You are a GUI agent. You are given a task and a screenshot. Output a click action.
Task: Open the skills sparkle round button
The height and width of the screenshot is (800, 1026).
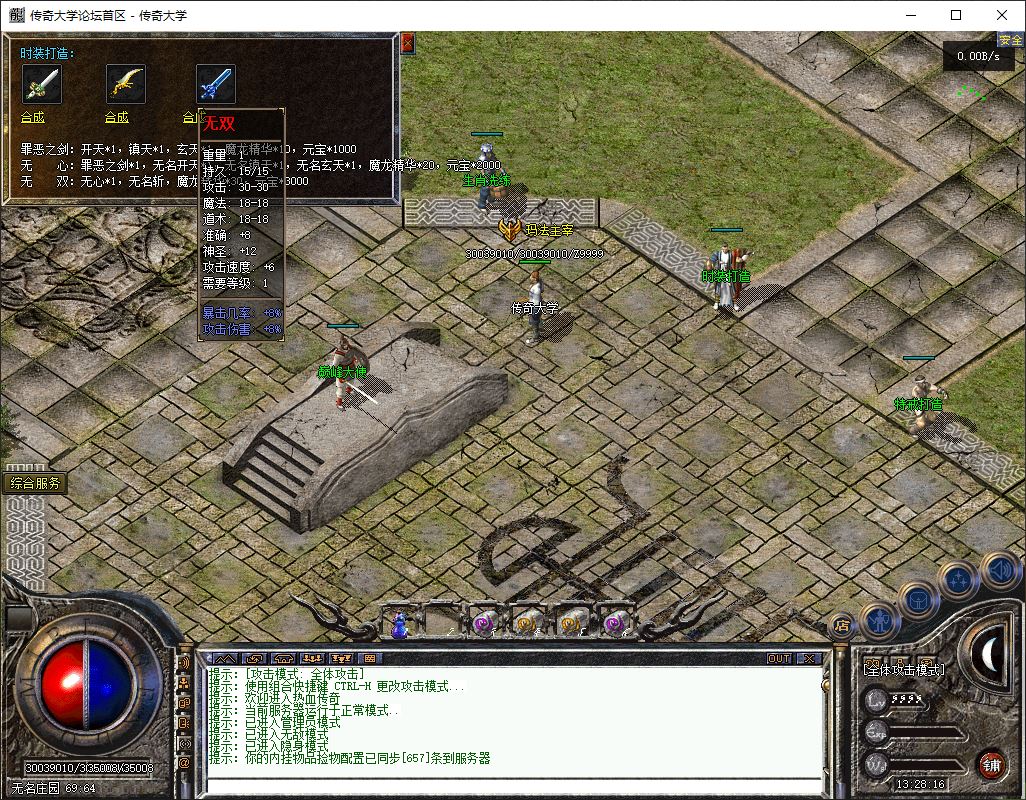pyautogui.click(x=958, y=578)
